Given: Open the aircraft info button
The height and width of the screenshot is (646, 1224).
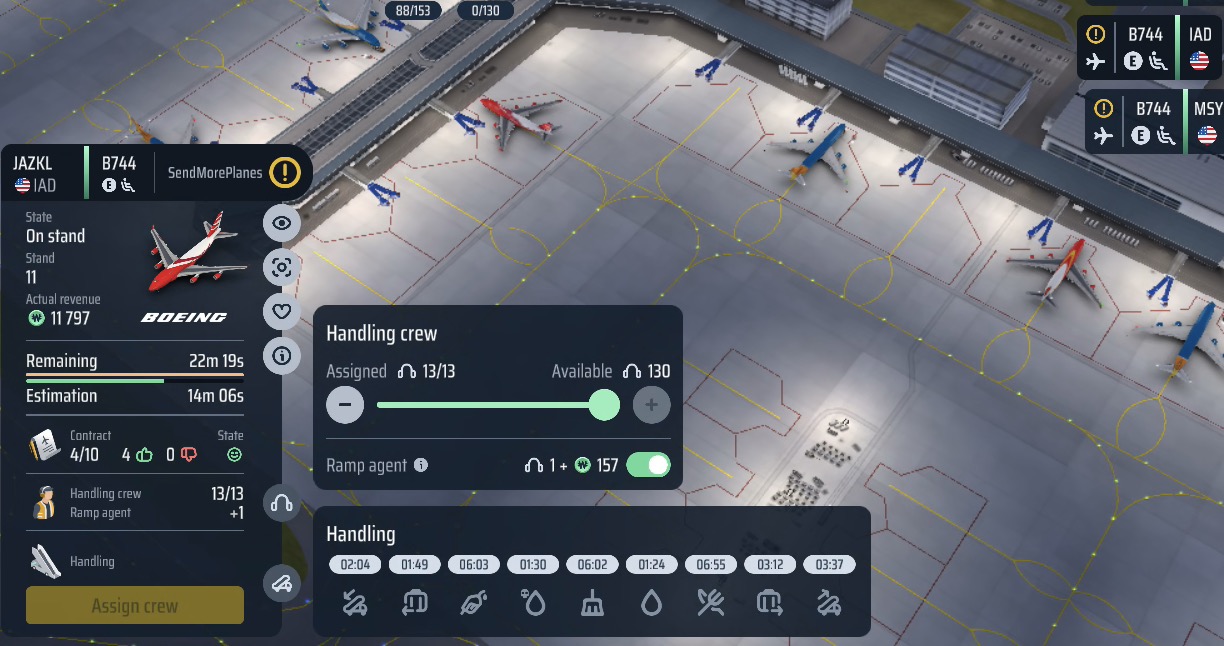Looking at the screenshot, I should pyautogui.click(x=282, y=355).
